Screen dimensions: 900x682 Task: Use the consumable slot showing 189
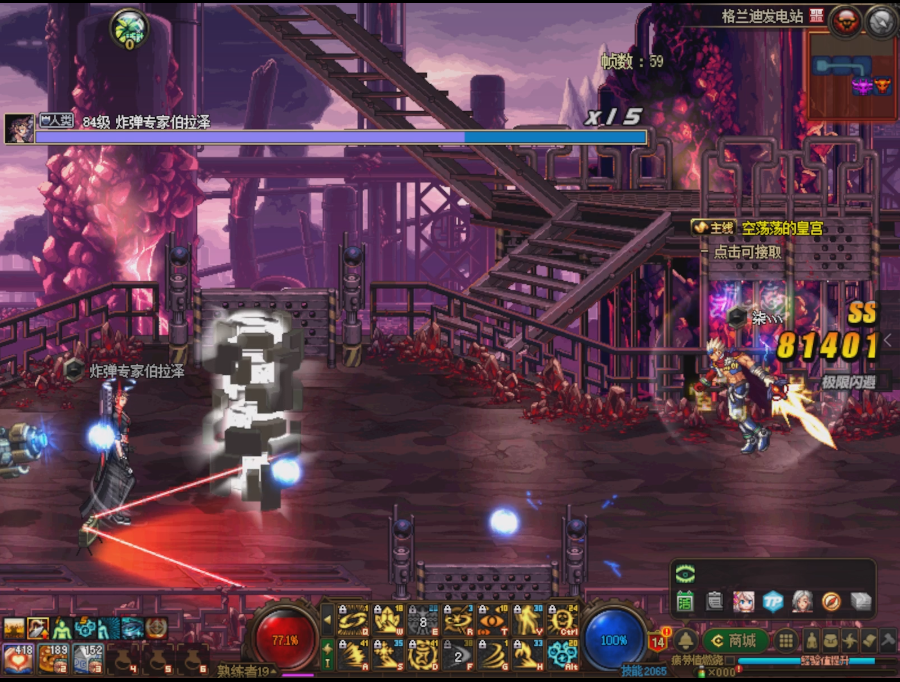click(53, 657)
